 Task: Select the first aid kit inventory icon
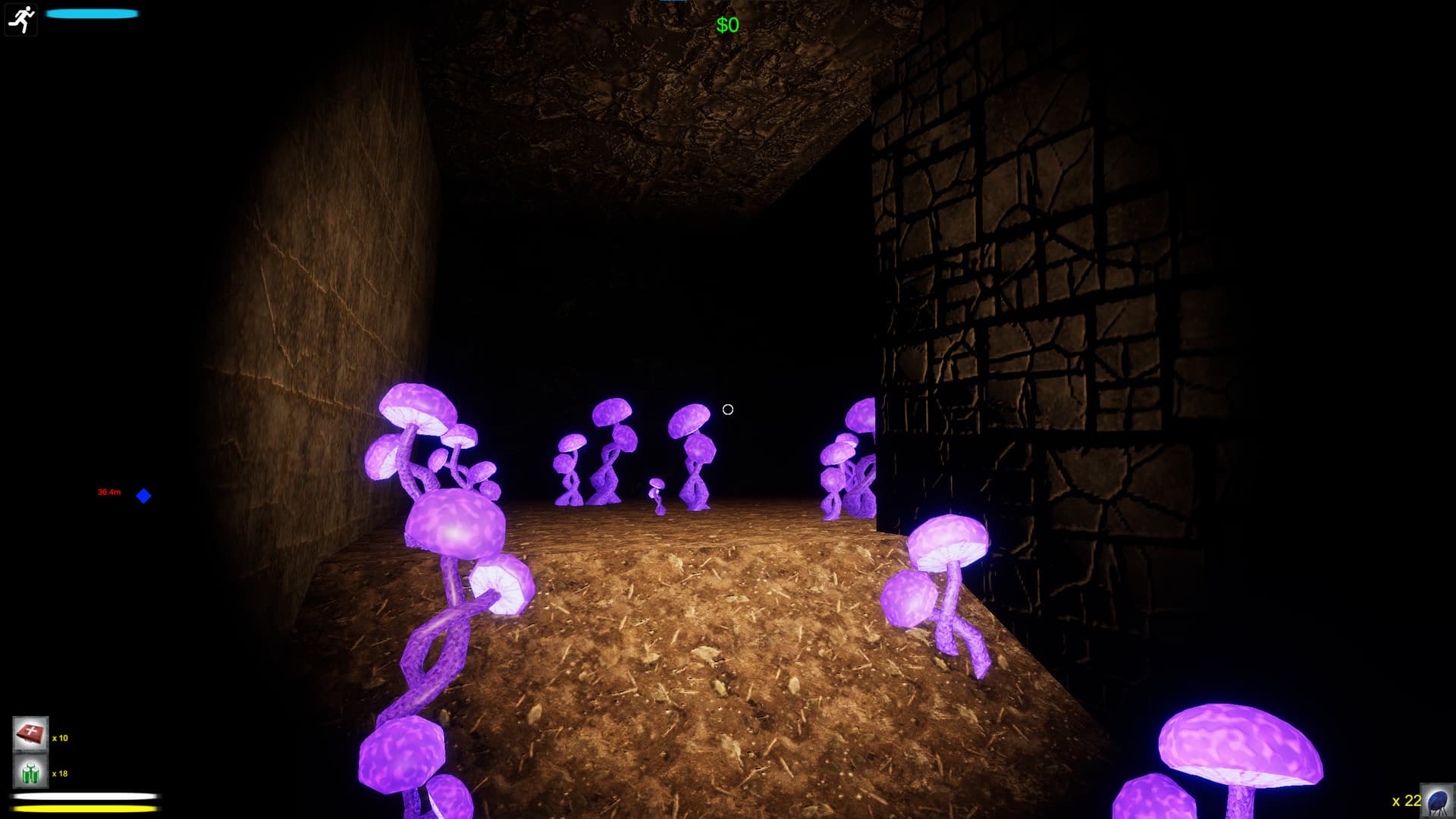click(x=30, y=734)
